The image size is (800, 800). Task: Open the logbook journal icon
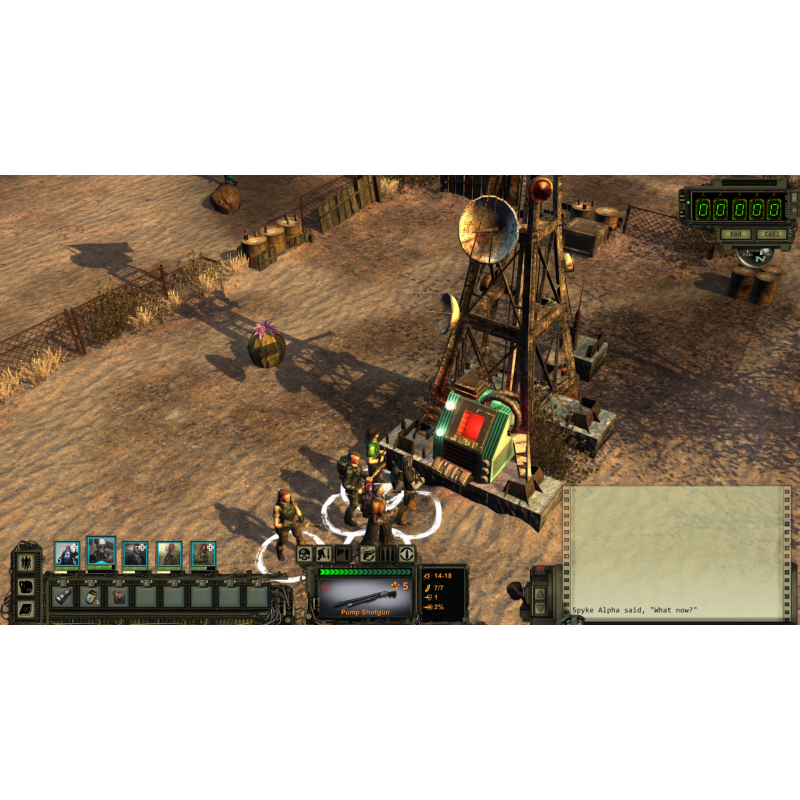click(27, 609)
